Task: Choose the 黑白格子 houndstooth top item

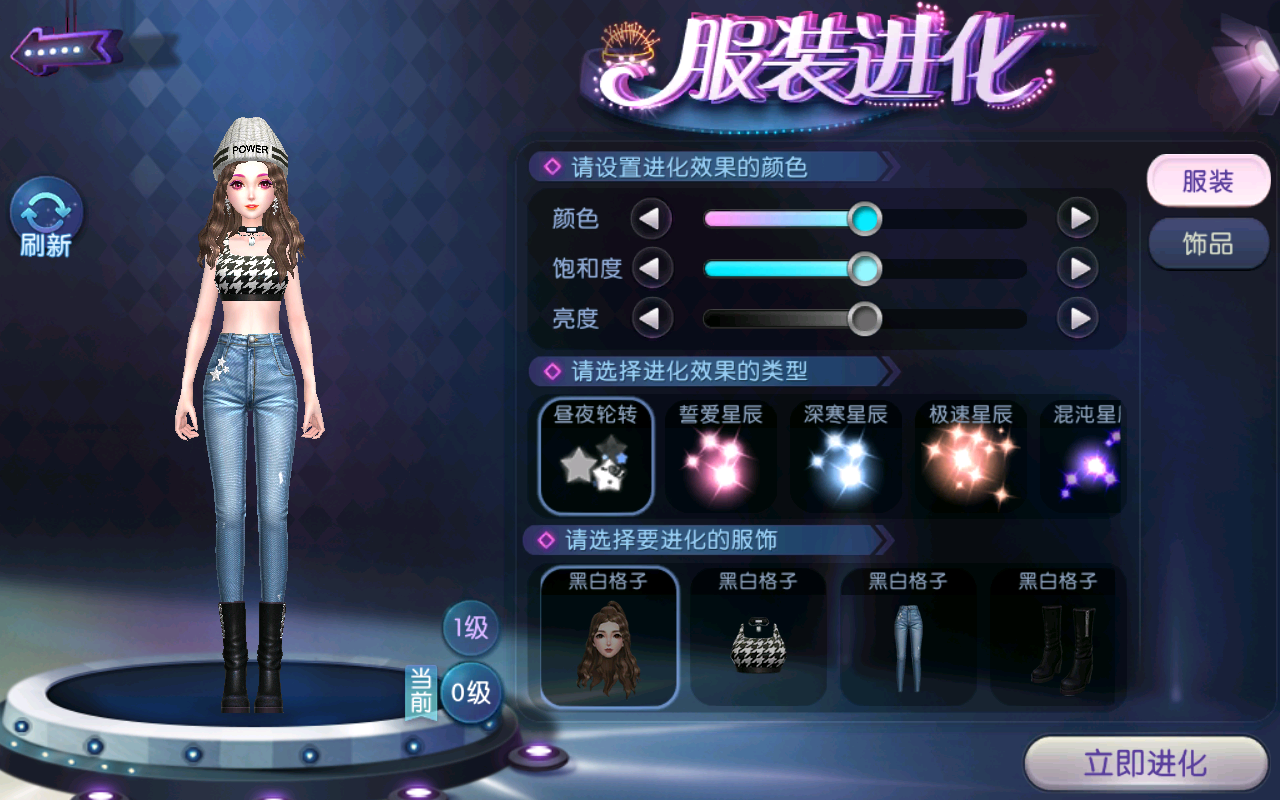Action: tap(758, 636)
